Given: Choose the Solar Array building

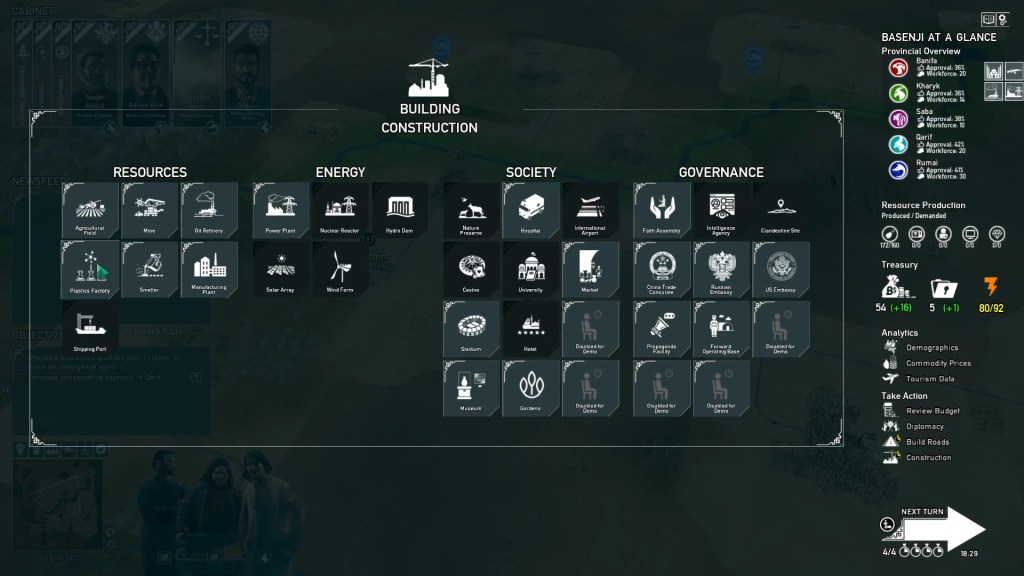Looking at the screenshot, I should pos(281,269).
